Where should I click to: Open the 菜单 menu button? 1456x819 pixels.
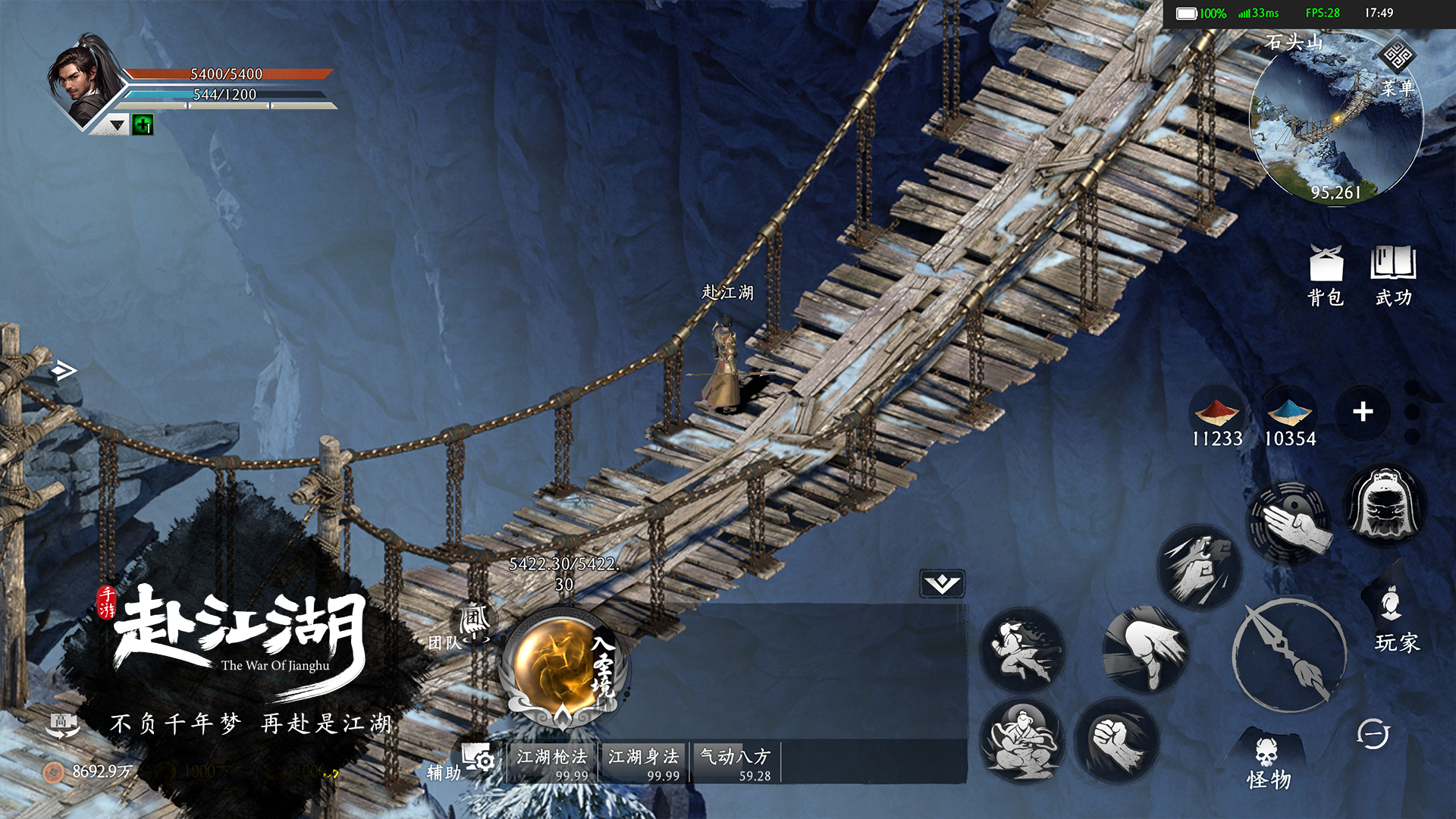click(1397, 68)
